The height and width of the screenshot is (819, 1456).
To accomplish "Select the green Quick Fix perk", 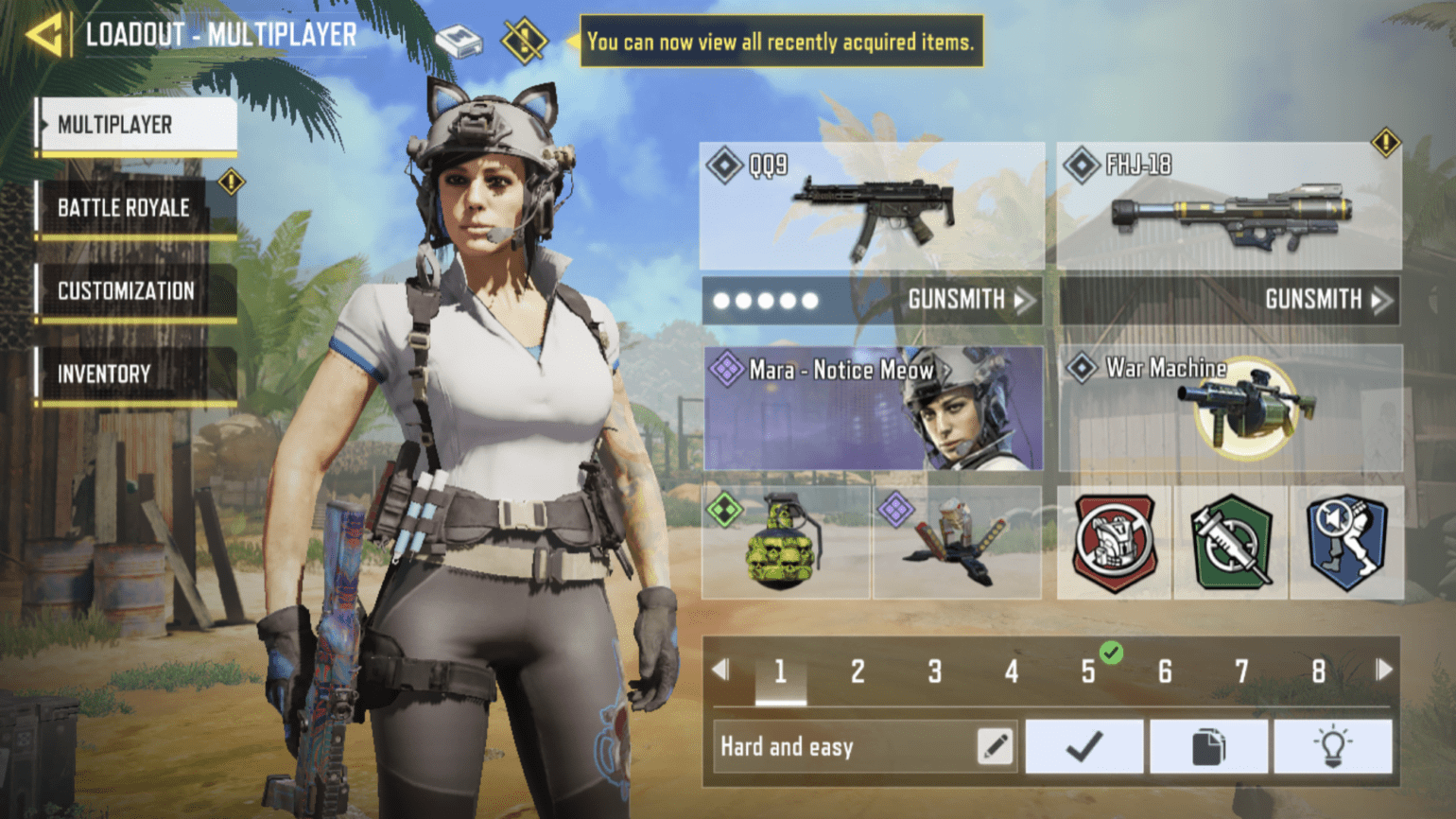I will pyautogui.click(x=1229, y=544).
